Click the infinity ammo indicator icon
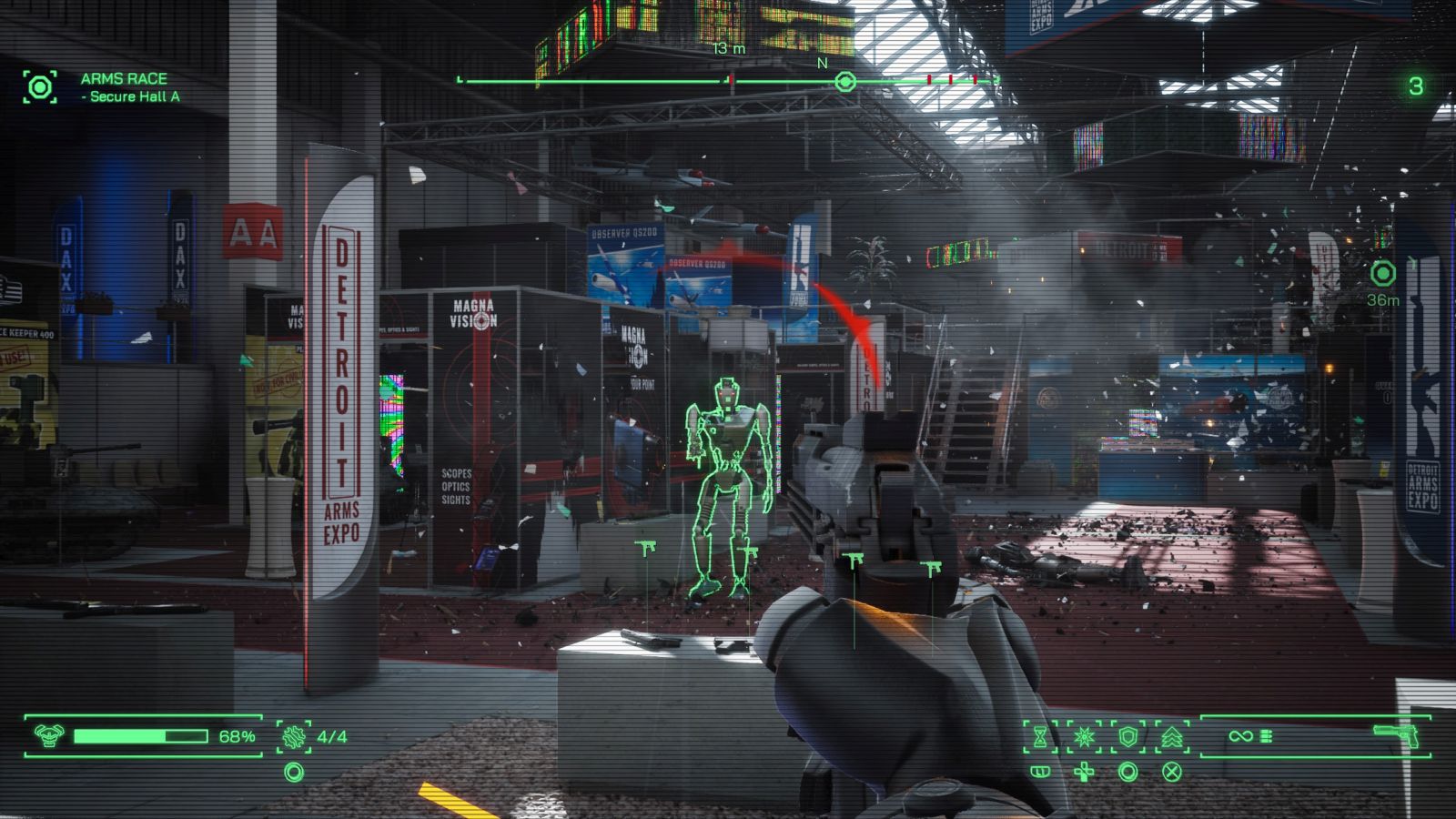1456x819 pixels. pyautogui.click(x=1240, y=735)
